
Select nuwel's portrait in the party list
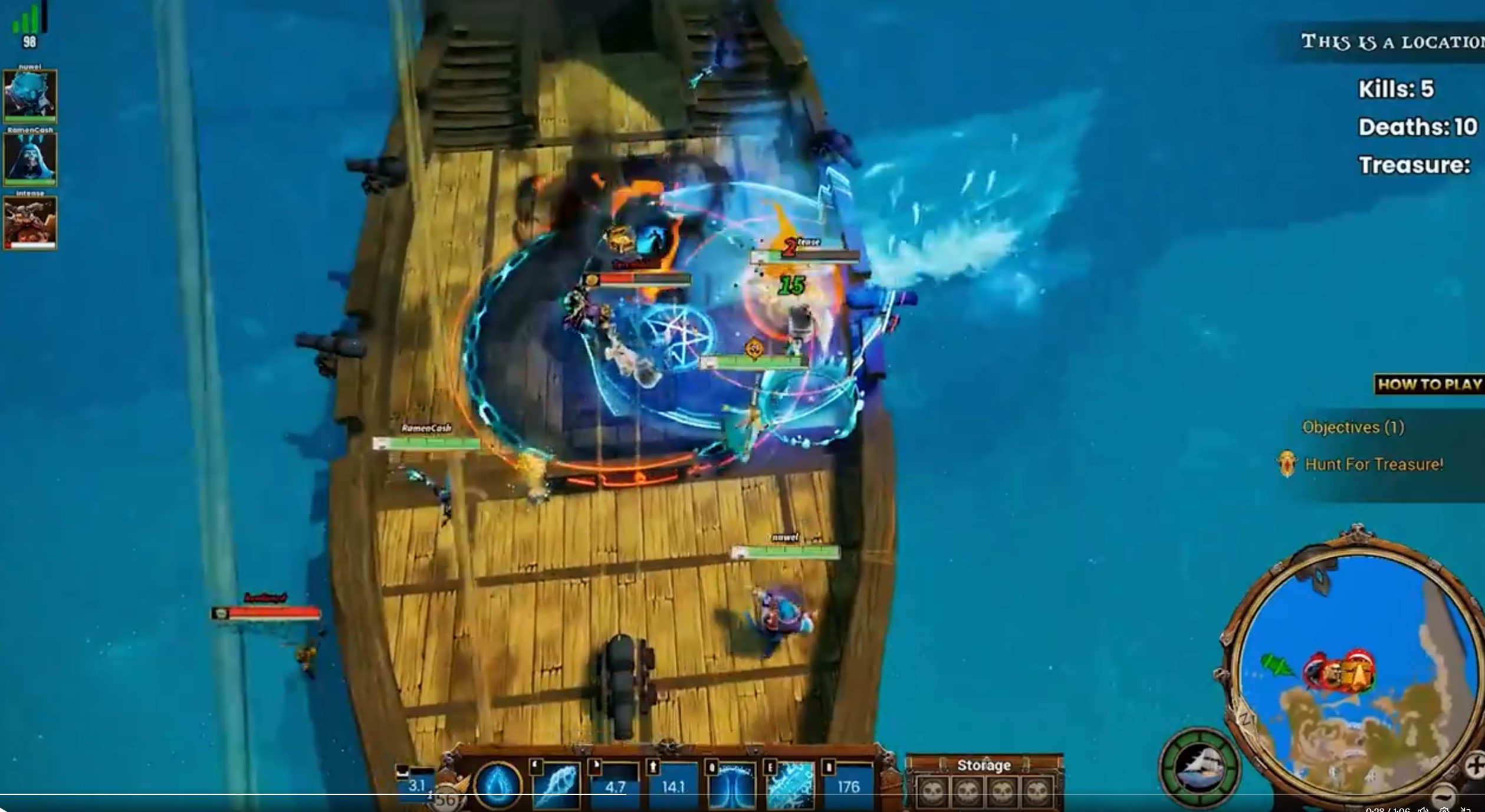click(31, 94)
